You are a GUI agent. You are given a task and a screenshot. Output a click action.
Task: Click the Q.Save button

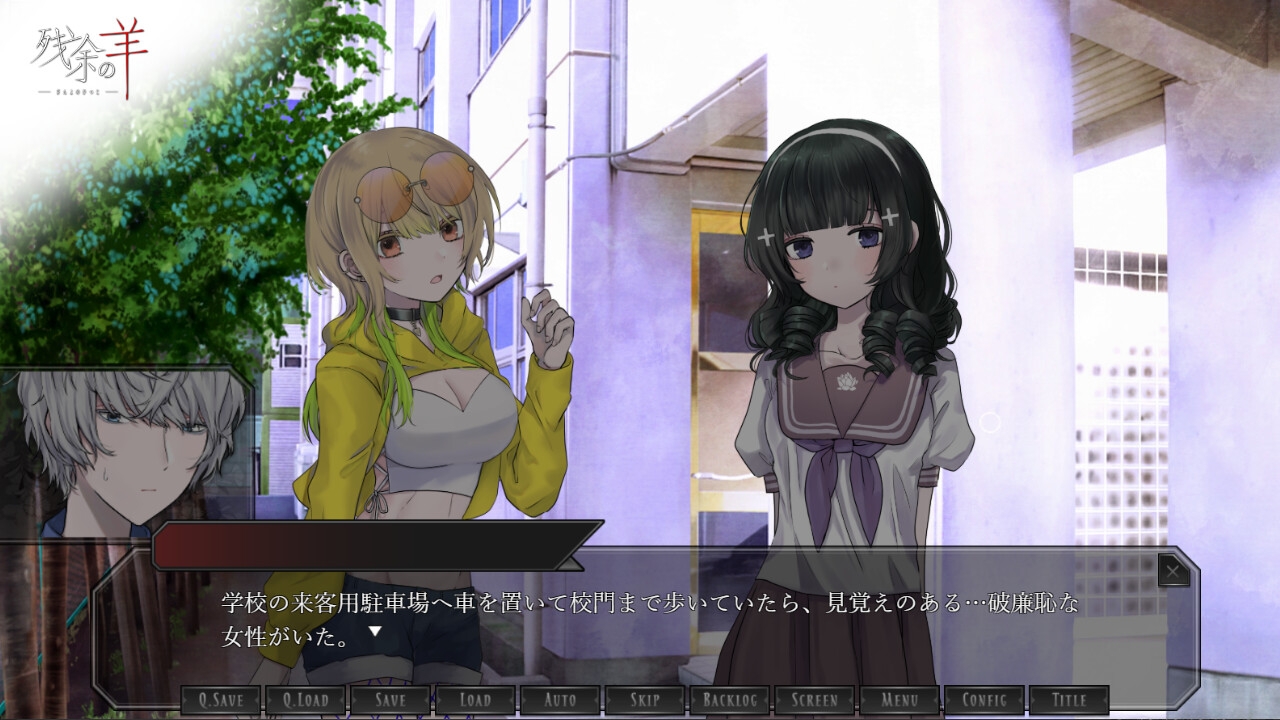(x=221, y=700)
